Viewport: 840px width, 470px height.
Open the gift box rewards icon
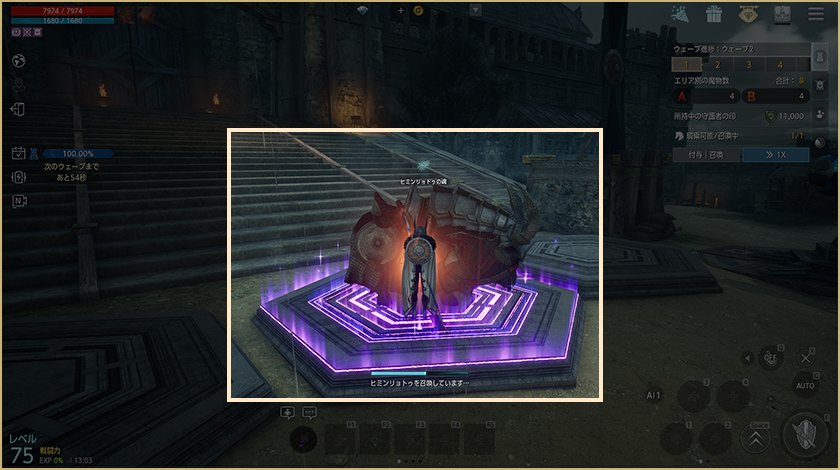pyautogui.click(x=713, y=14)
